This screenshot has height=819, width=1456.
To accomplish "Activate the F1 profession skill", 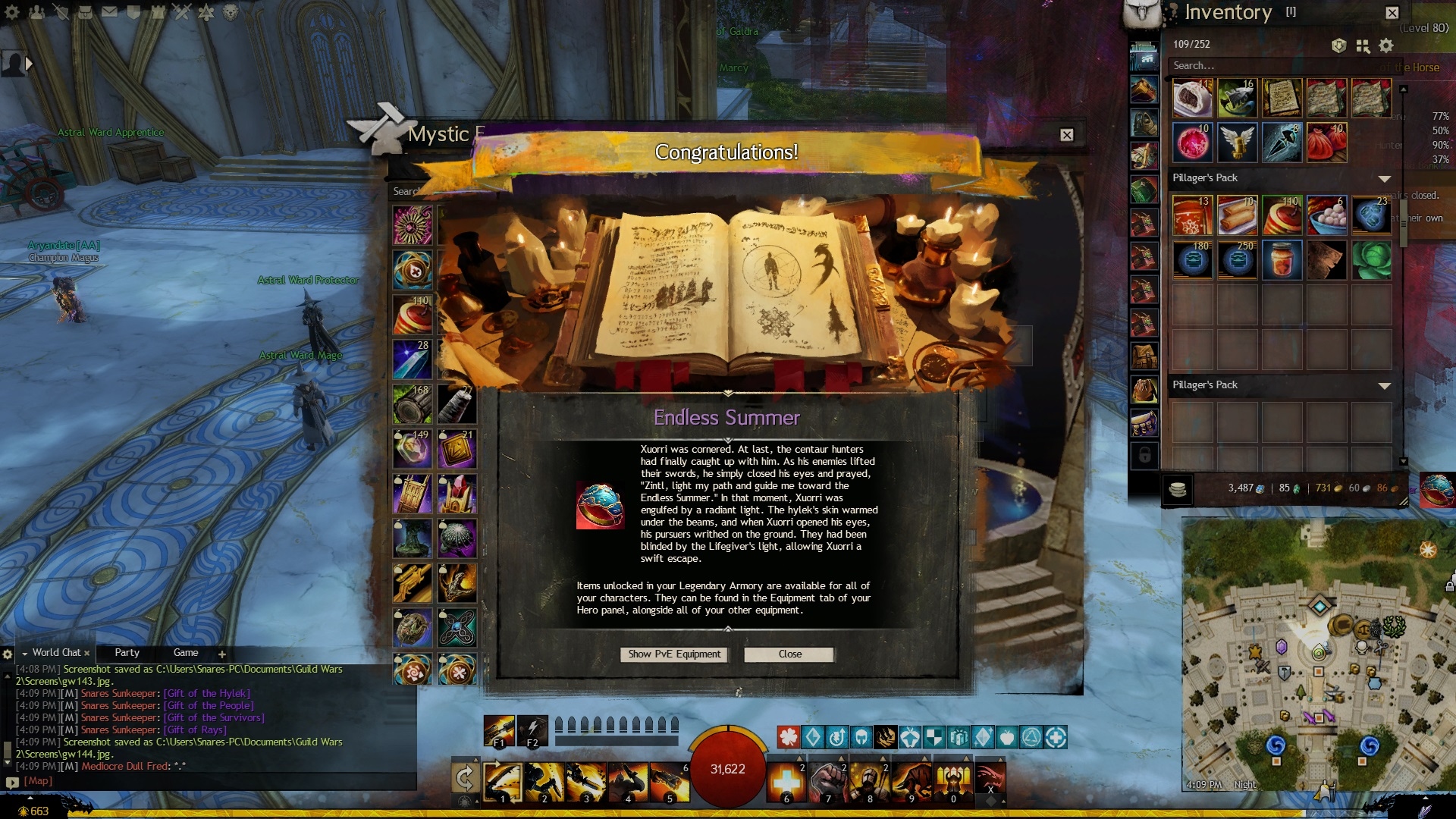I will (x=499, y=730).
